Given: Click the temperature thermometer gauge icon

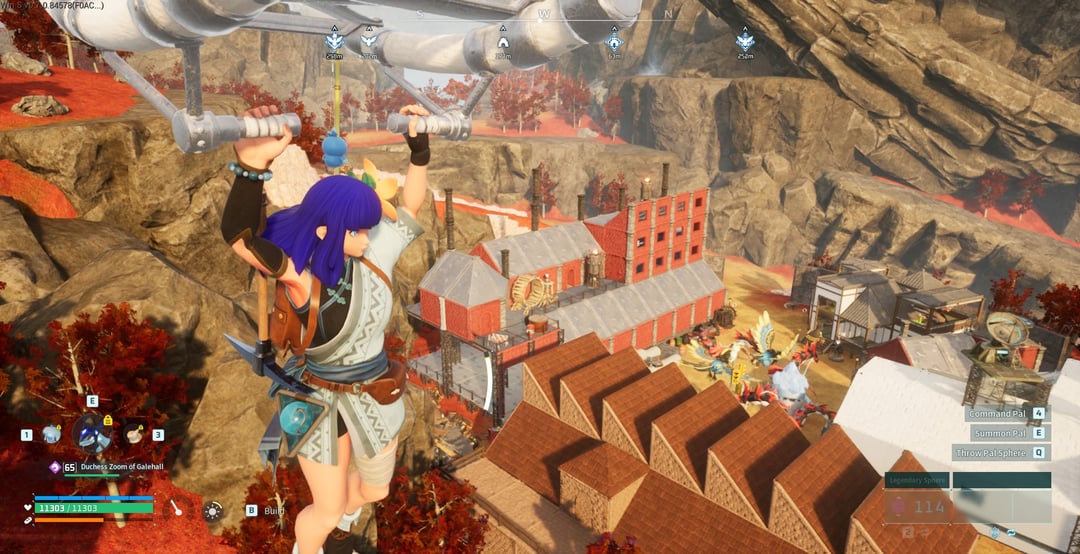Looking at the screenshot, I should point(176,508).
